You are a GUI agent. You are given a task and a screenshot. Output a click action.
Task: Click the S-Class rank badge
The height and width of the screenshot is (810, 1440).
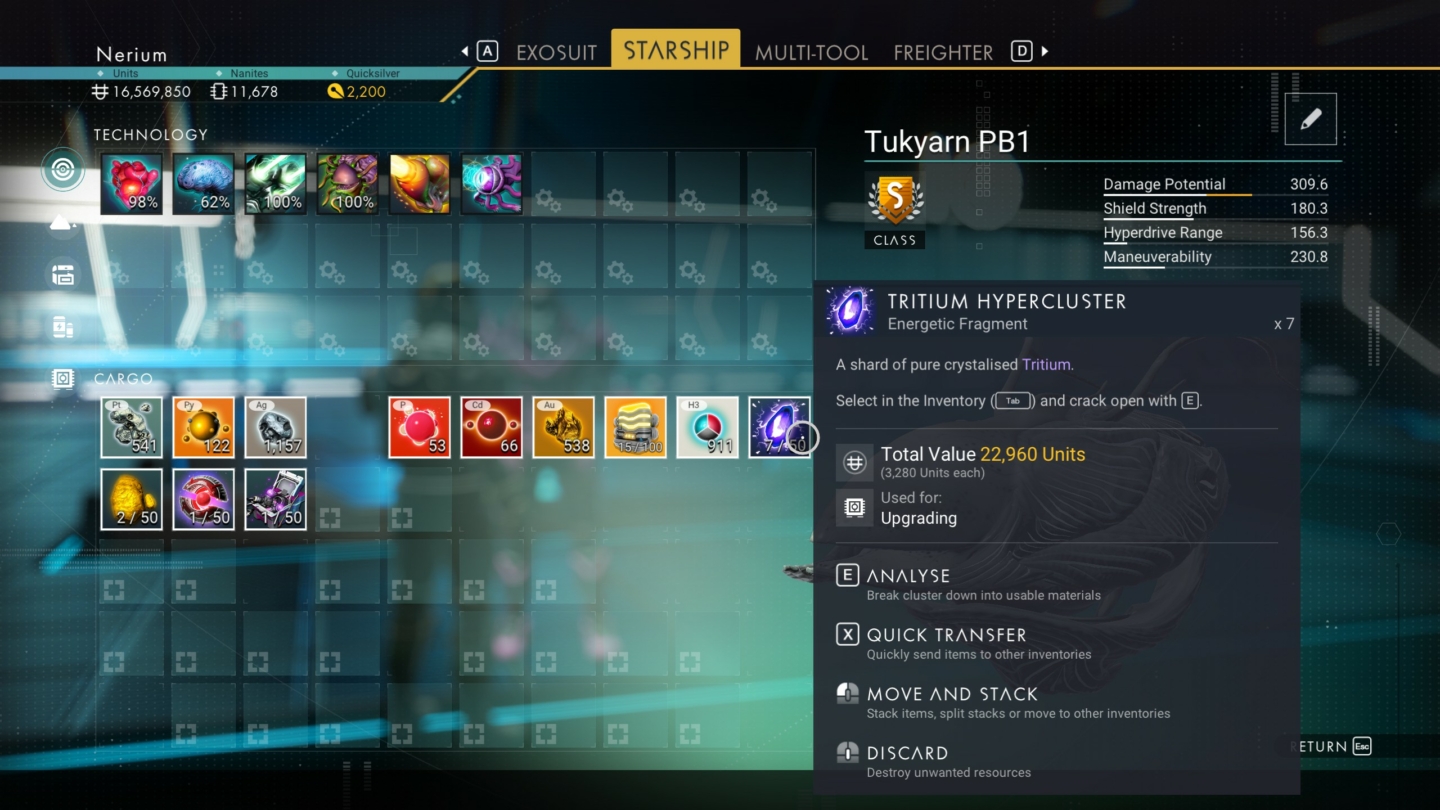pos(894,198)
